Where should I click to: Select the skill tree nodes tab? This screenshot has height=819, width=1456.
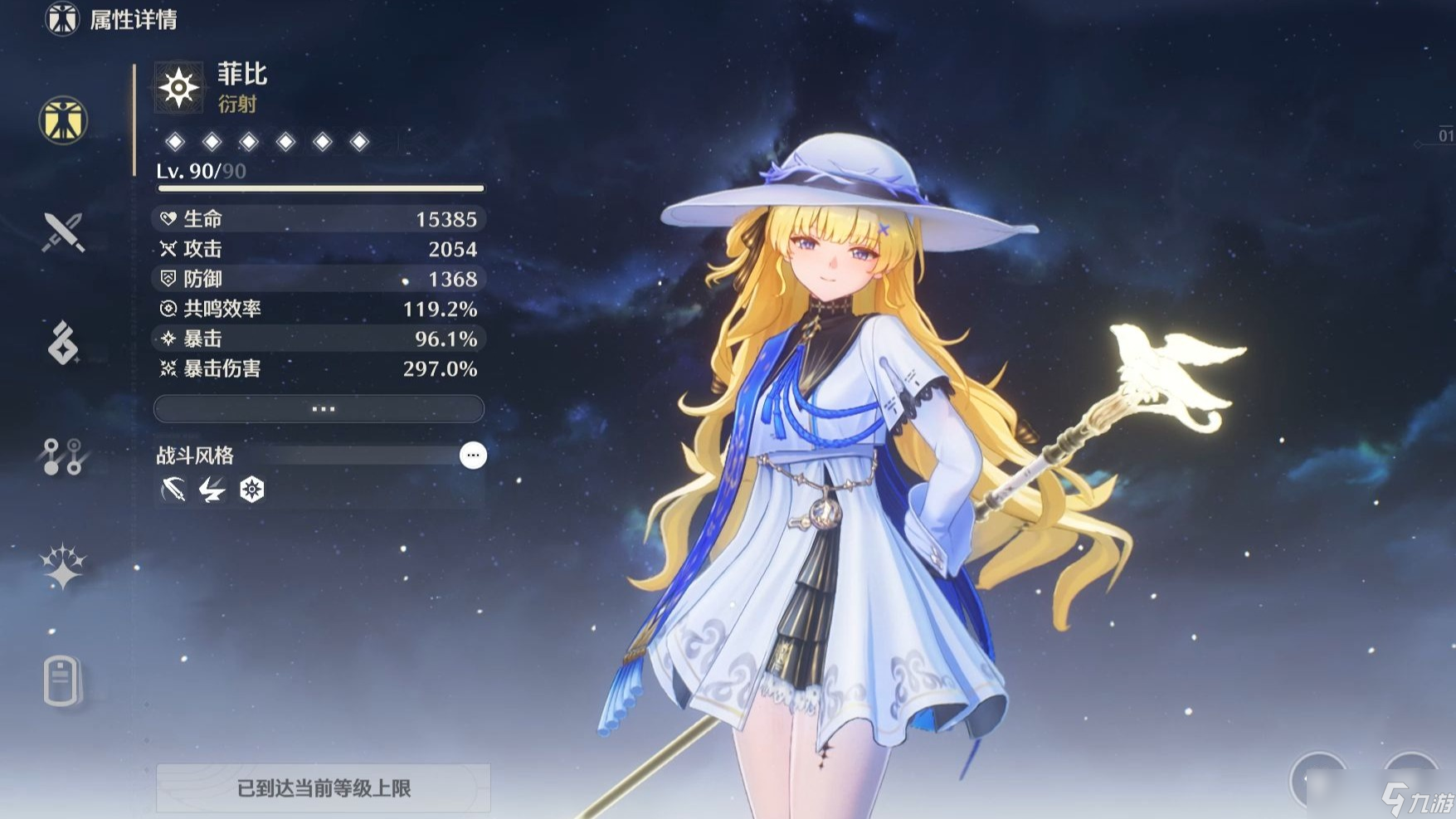pyautogui.click(x=63, y=456)
